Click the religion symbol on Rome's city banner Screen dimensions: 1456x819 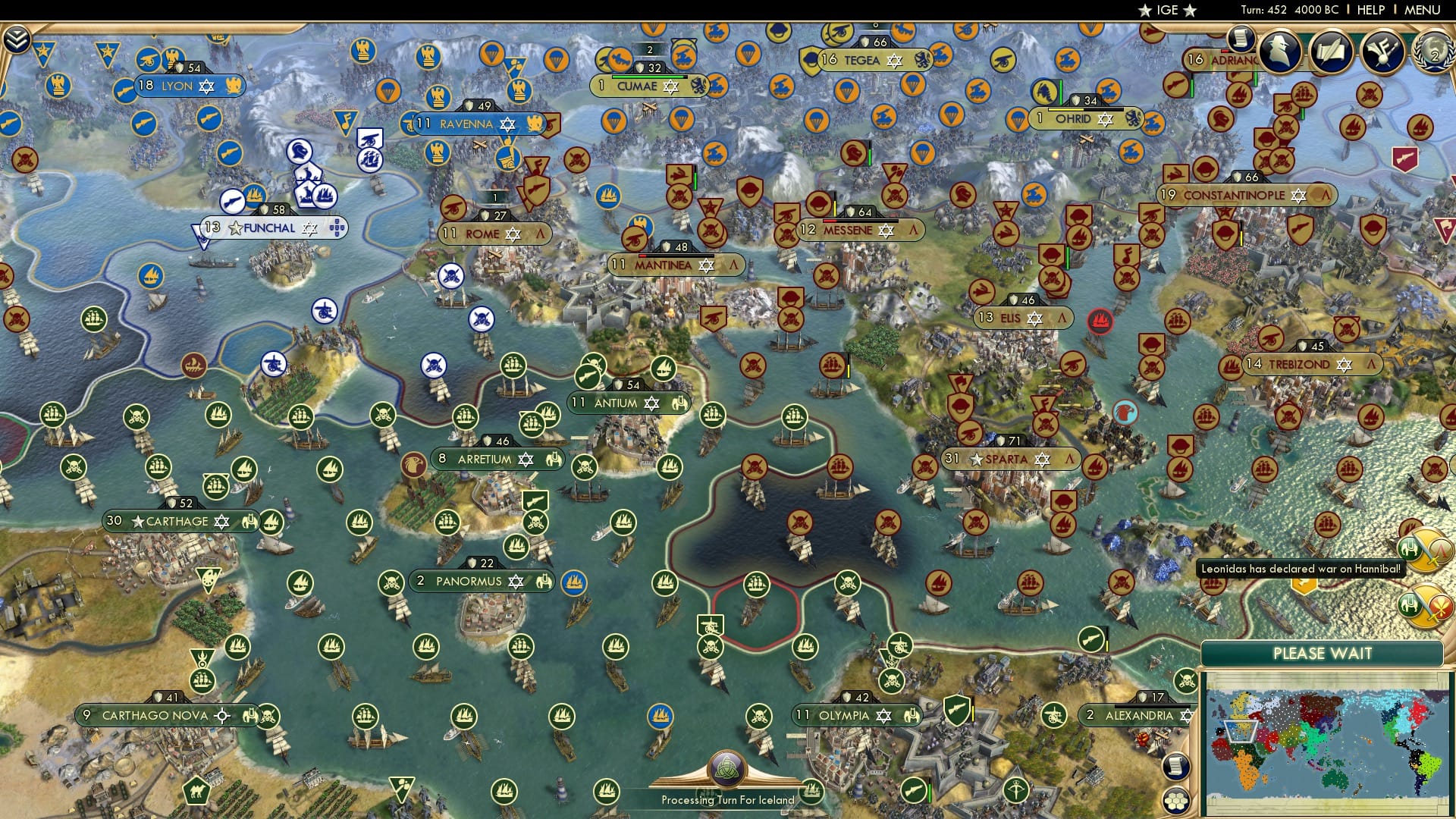[x=515, y=234]
